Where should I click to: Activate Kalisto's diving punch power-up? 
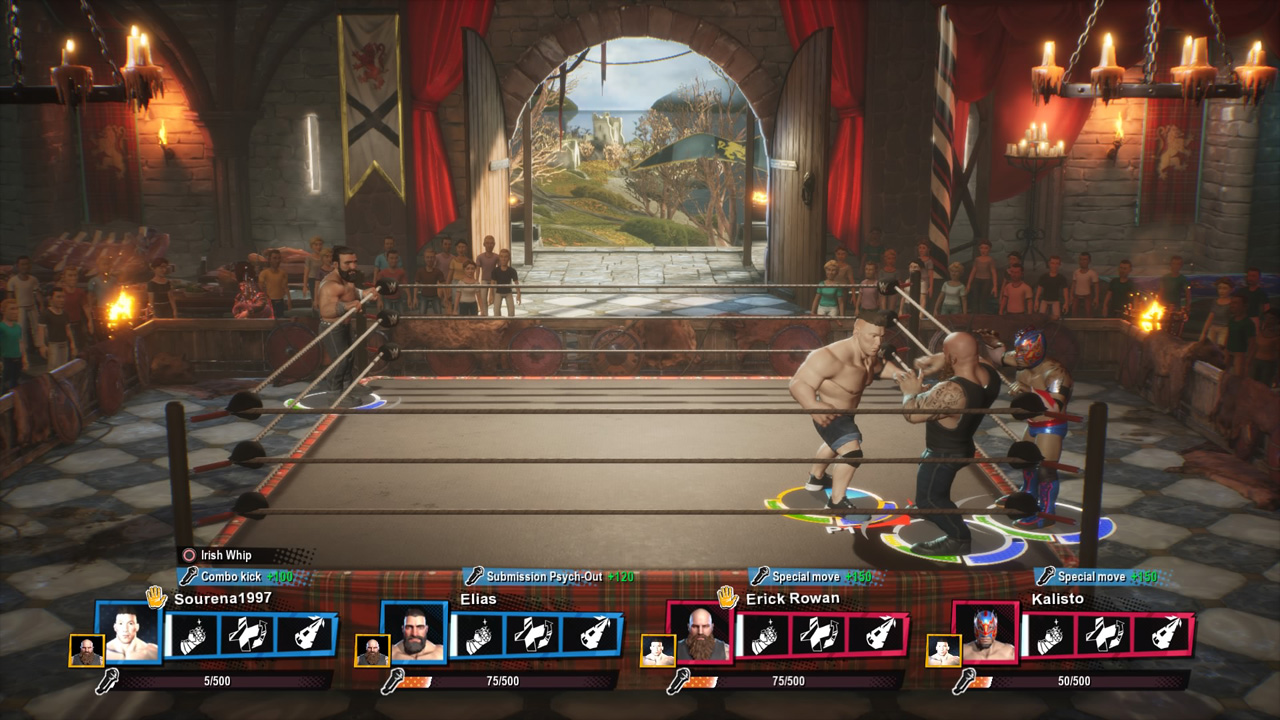(1161, 635)
